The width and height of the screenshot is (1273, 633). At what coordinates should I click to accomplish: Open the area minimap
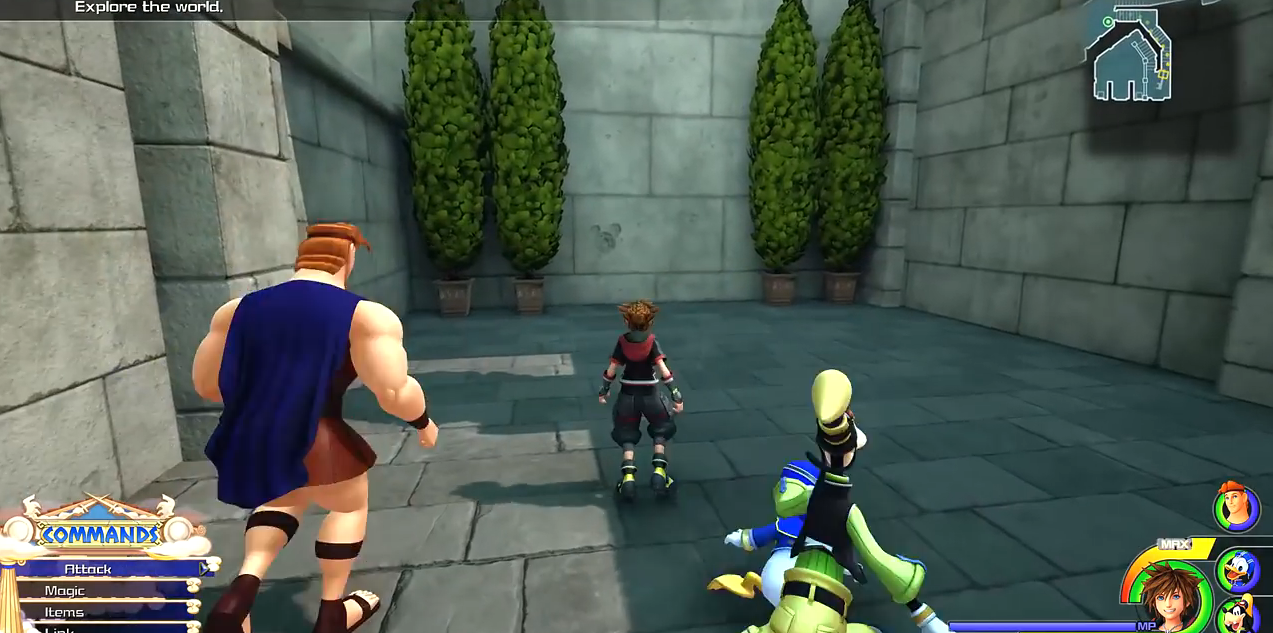coord(1132,55)
